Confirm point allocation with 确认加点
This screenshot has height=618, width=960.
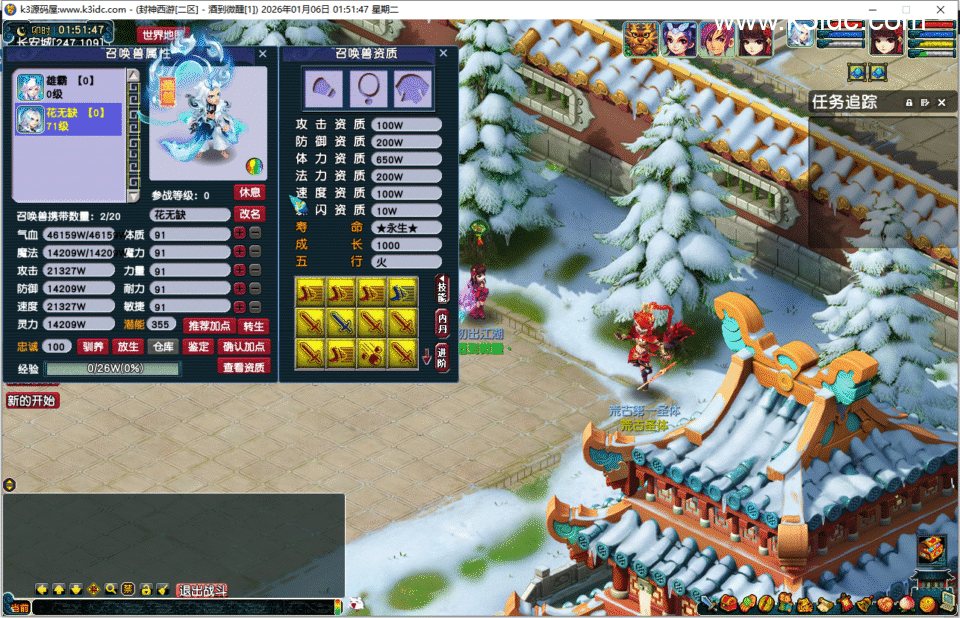pyautogui.click(x=244, y=347)
